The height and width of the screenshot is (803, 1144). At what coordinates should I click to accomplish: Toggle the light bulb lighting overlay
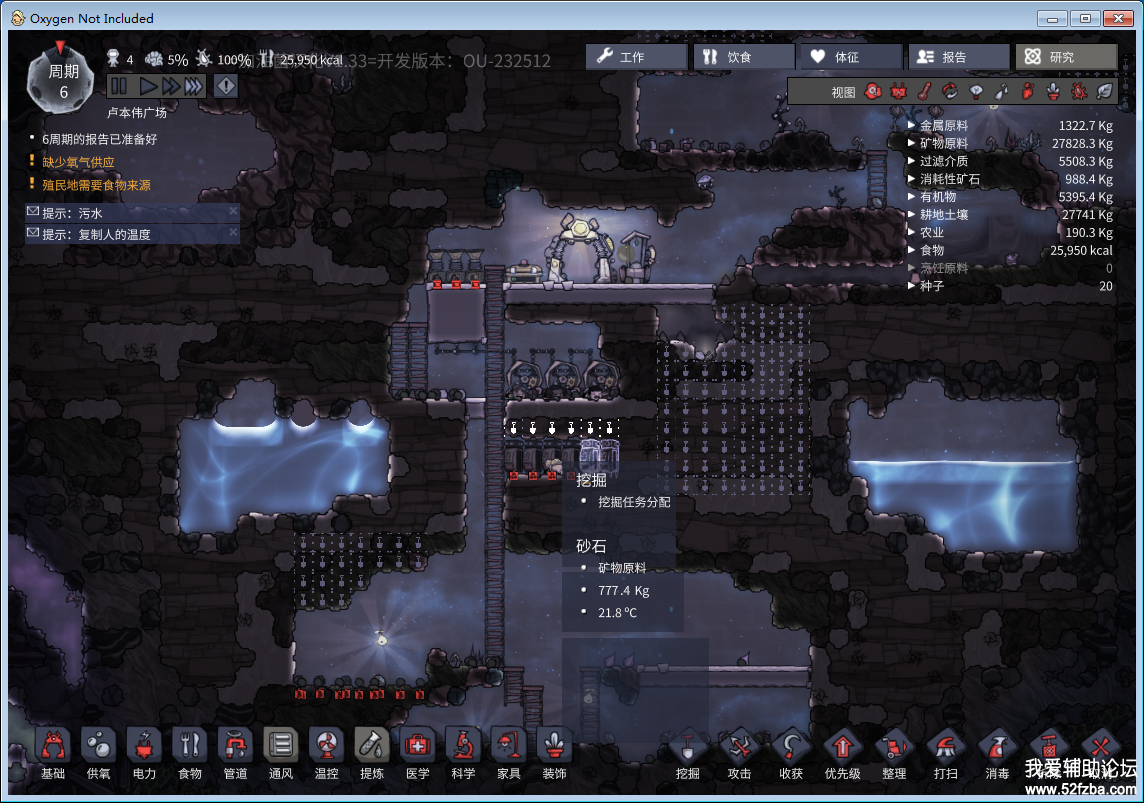(x=977, y=92)
